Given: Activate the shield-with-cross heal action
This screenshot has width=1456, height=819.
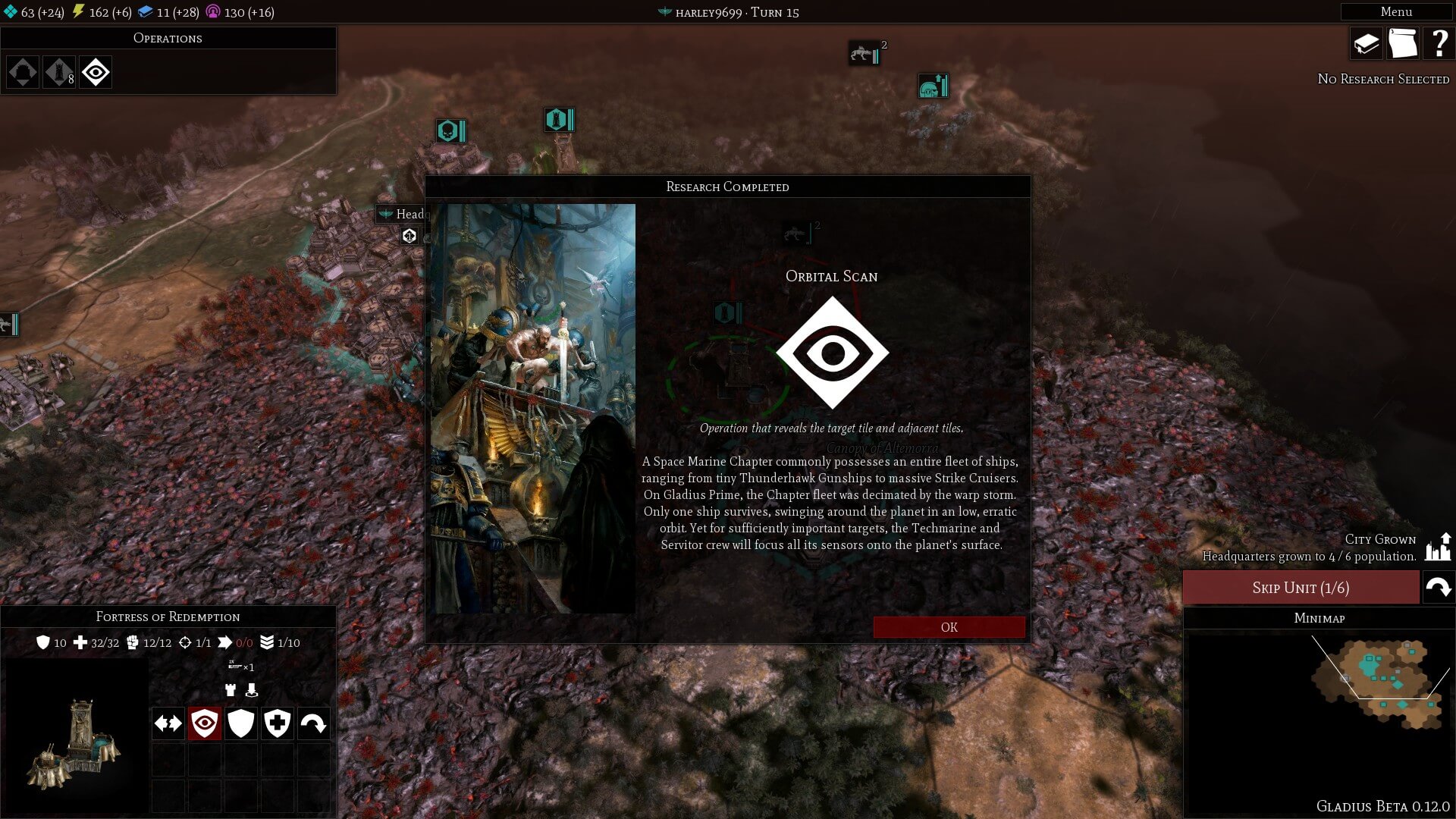Looking at the screenshot, I should coord(278,723).
